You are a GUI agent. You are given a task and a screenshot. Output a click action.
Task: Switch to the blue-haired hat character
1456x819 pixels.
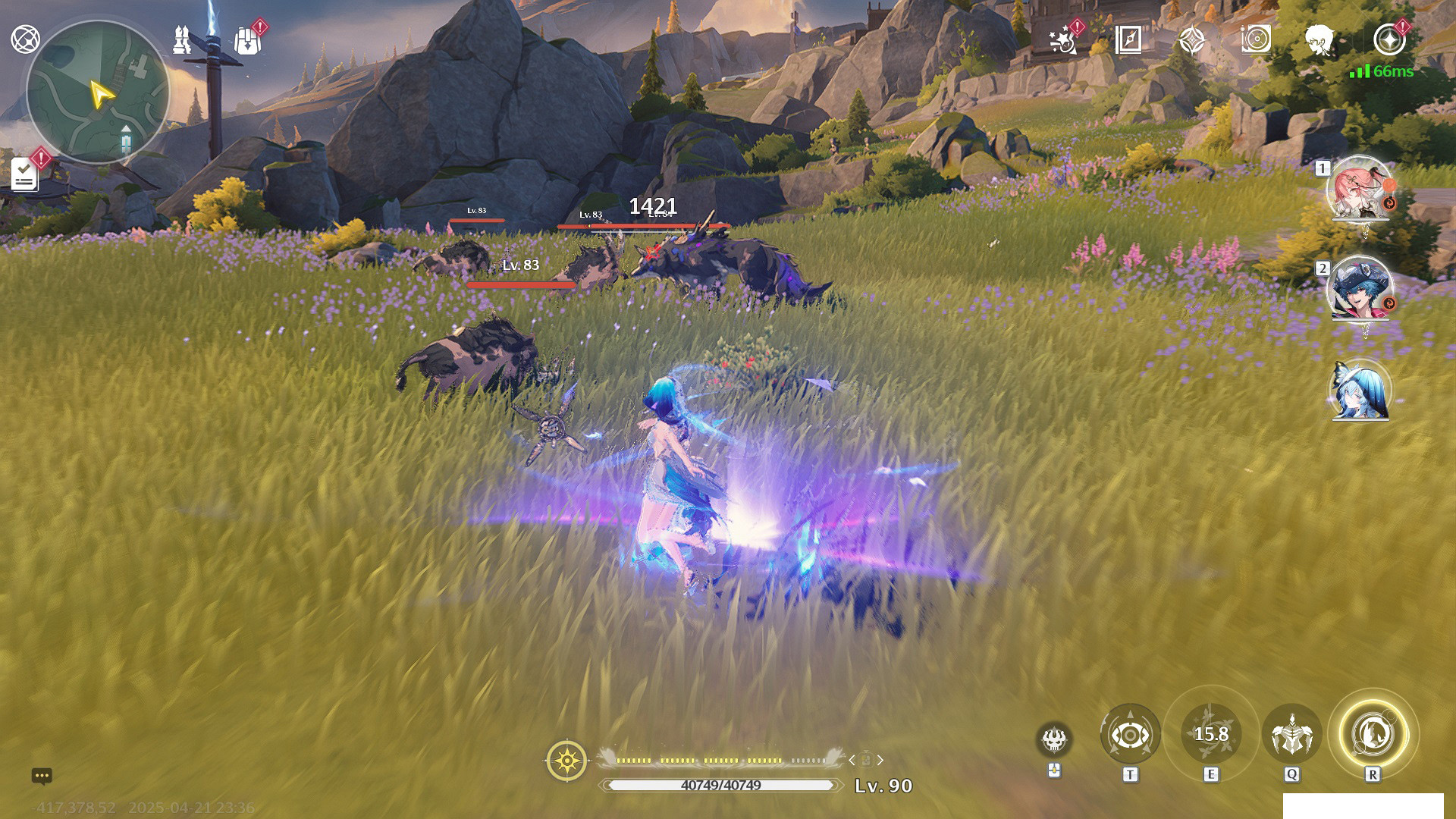pyautogui.click(x=1360, y=288)
